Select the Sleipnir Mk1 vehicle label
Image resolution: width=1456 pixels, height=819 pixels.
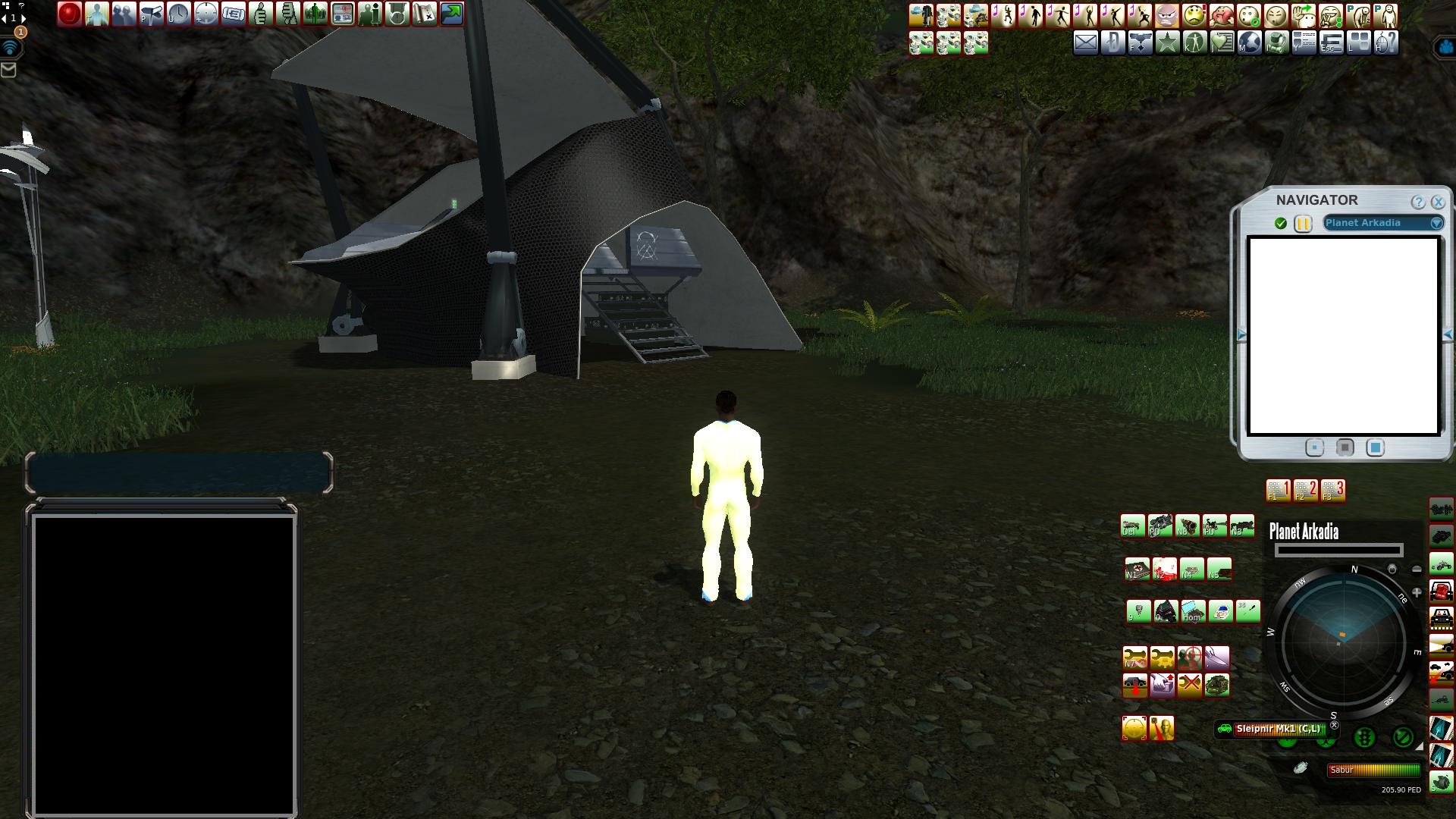[x=1278, y=729]
